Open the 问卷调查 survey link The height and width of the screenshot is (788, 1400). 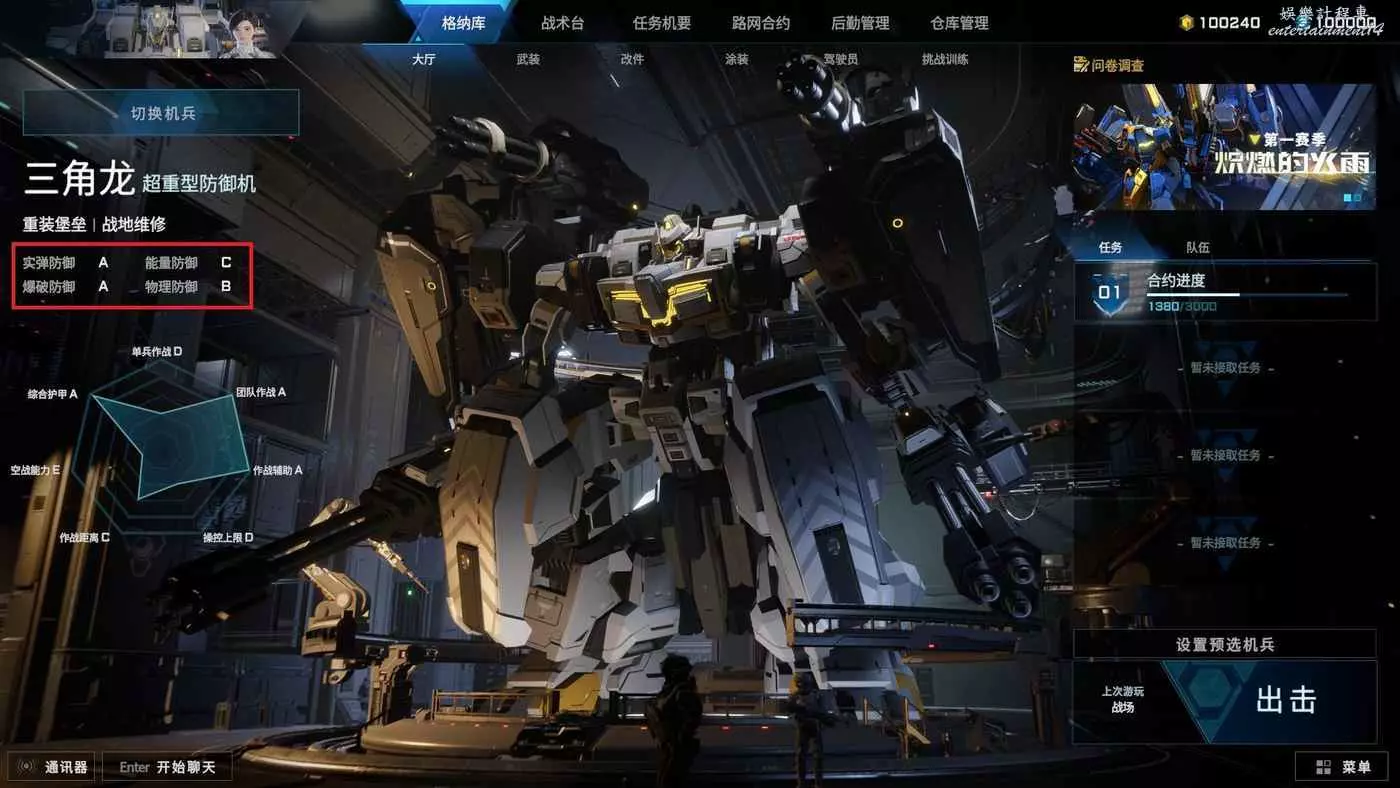(1109, 65)
